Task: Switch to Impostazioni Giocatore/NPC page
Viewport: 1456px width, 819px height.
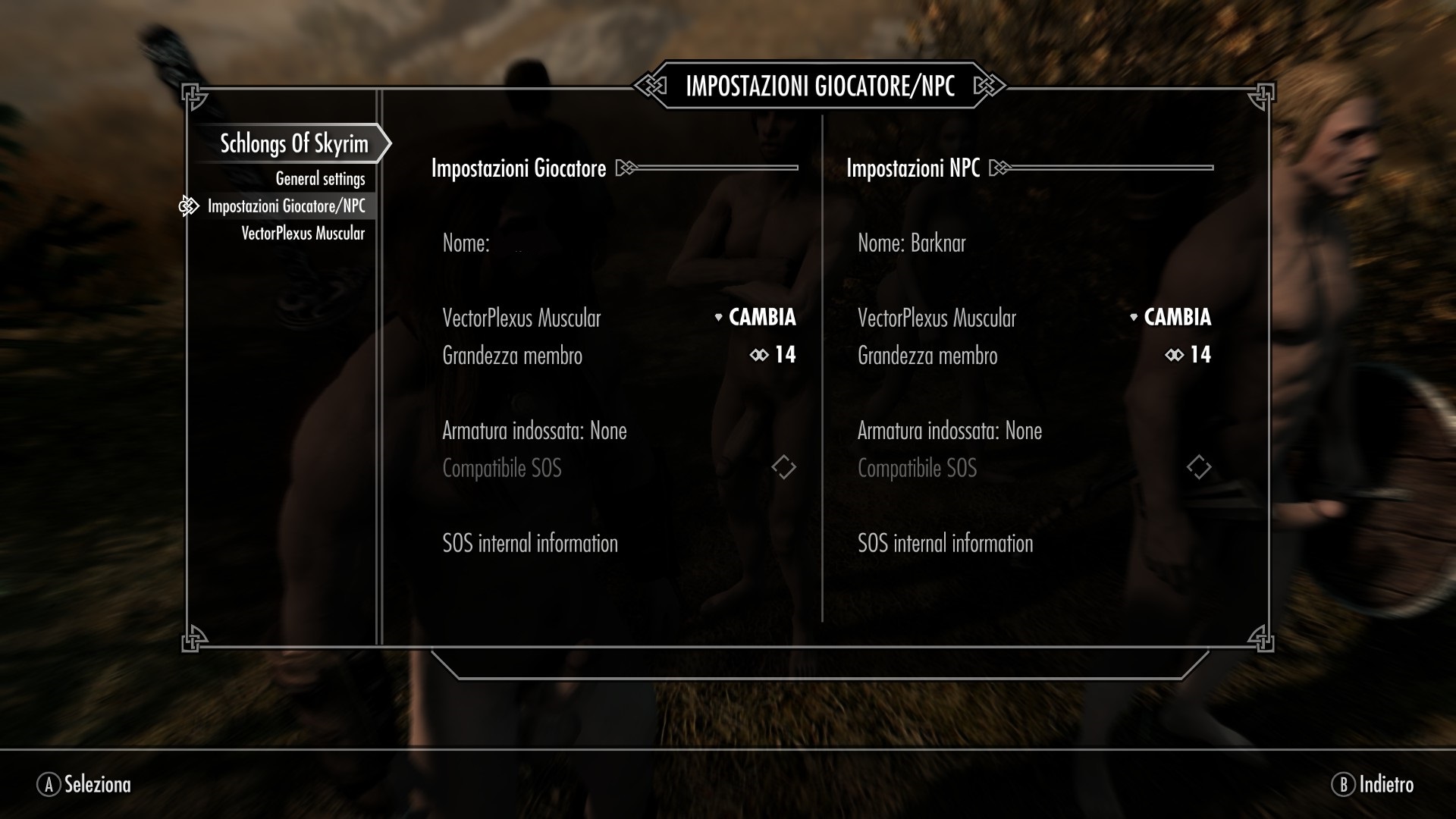Action: 286,206
